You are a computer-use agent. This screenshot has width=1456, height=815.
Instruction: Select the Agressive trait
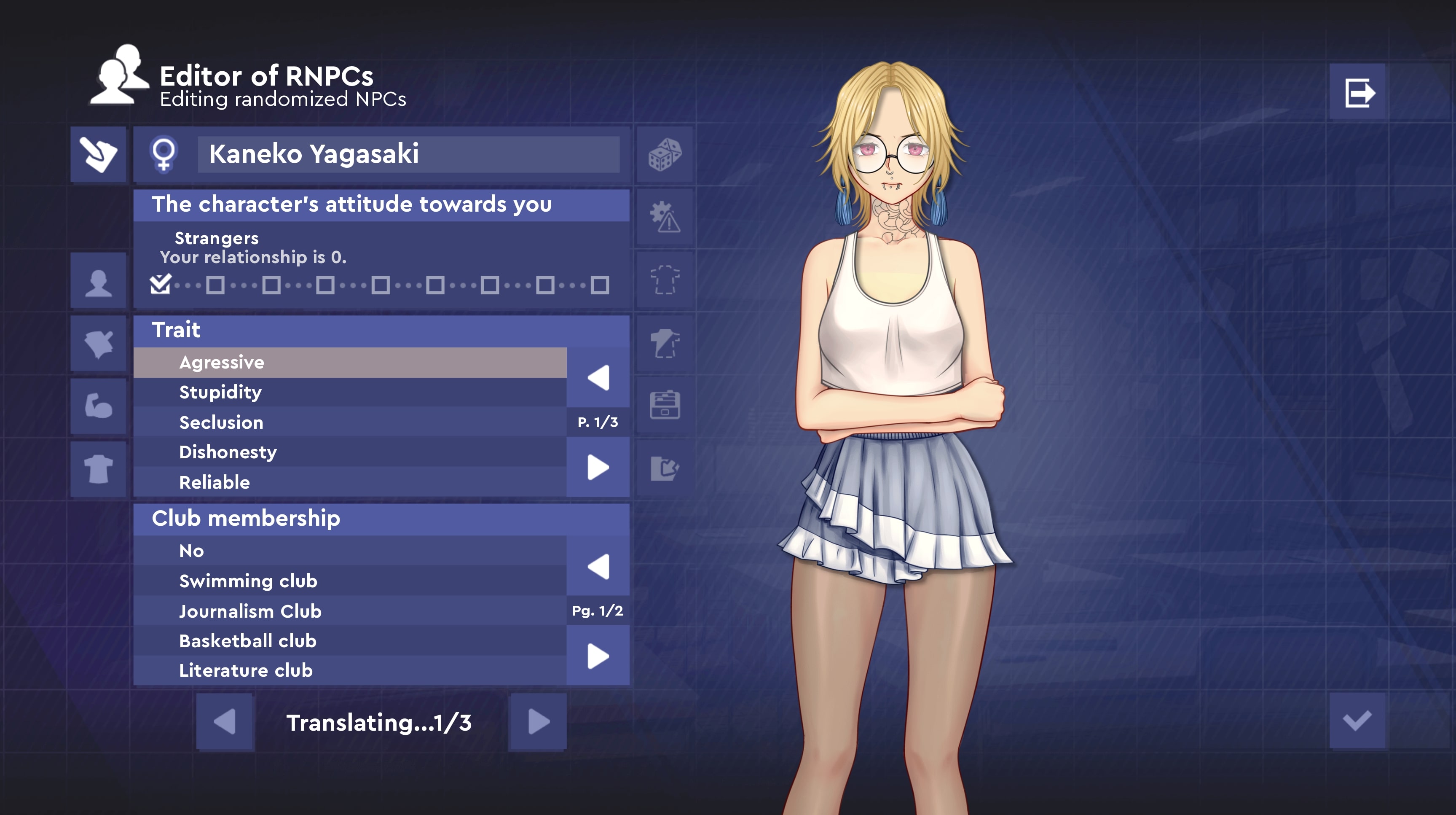tap(350, 363)
